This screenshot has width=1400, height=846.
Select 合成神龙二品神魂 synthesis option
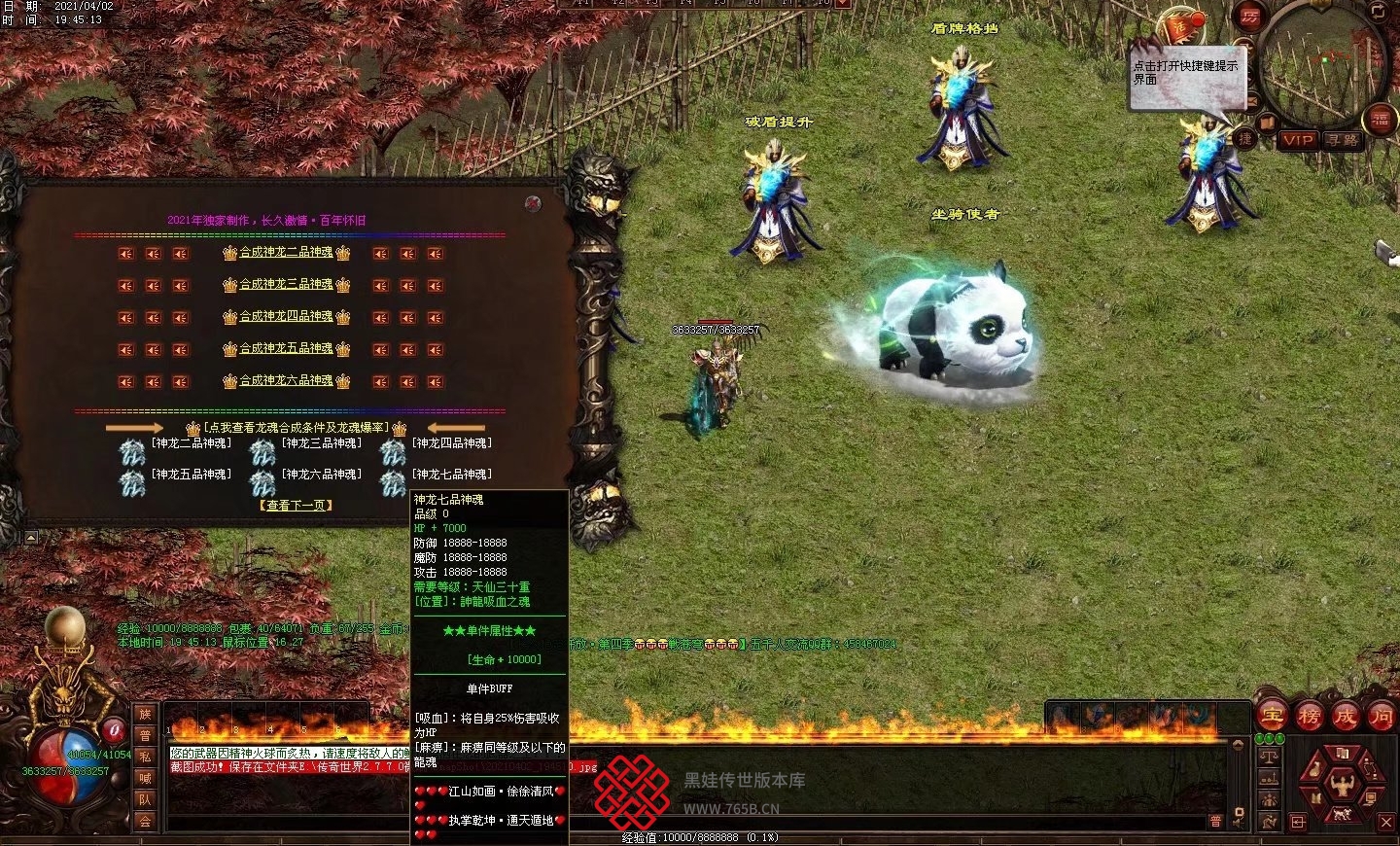point(286,253)
